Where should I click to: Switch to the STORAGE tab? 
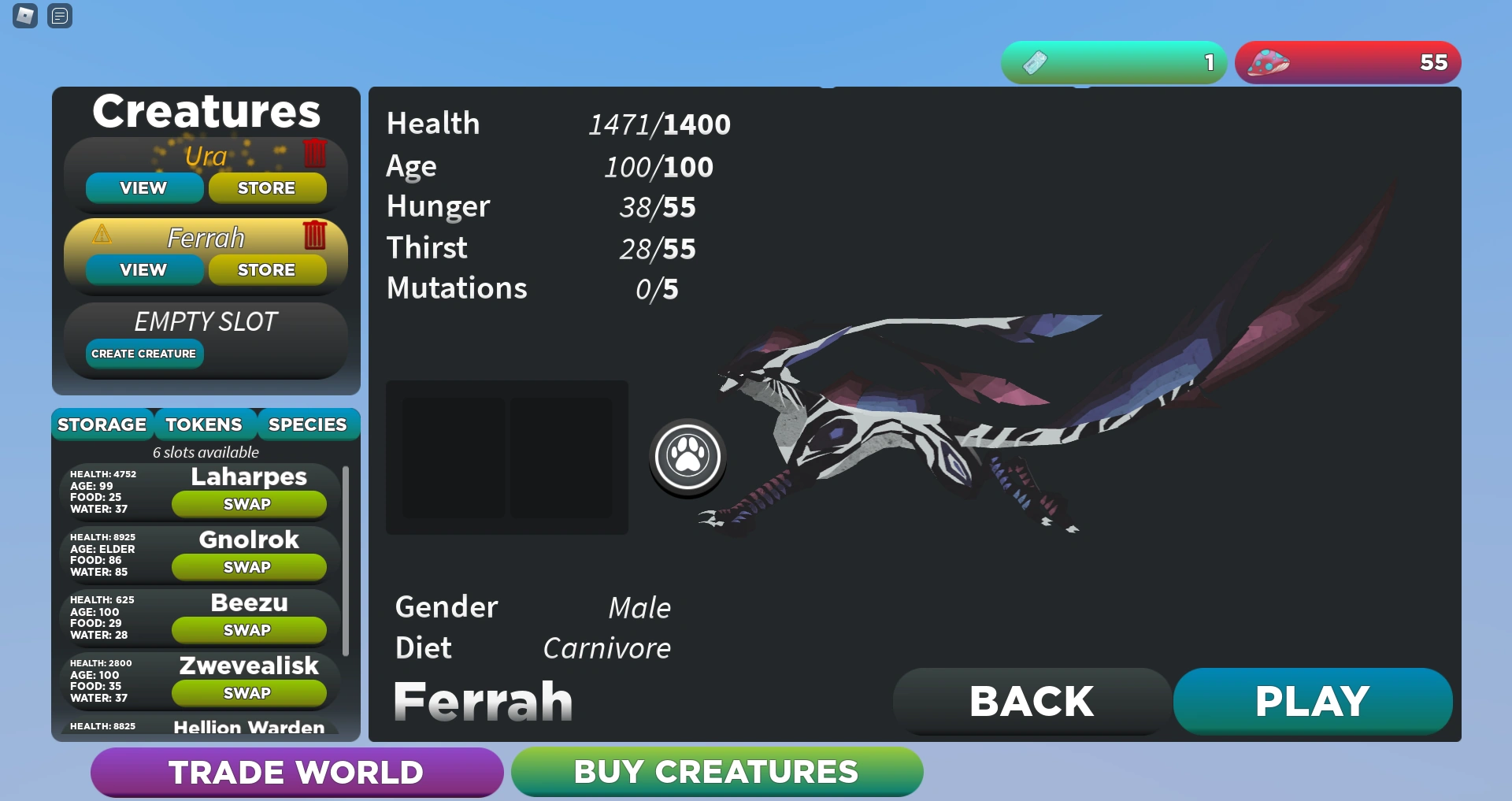(x=102, y=424)
